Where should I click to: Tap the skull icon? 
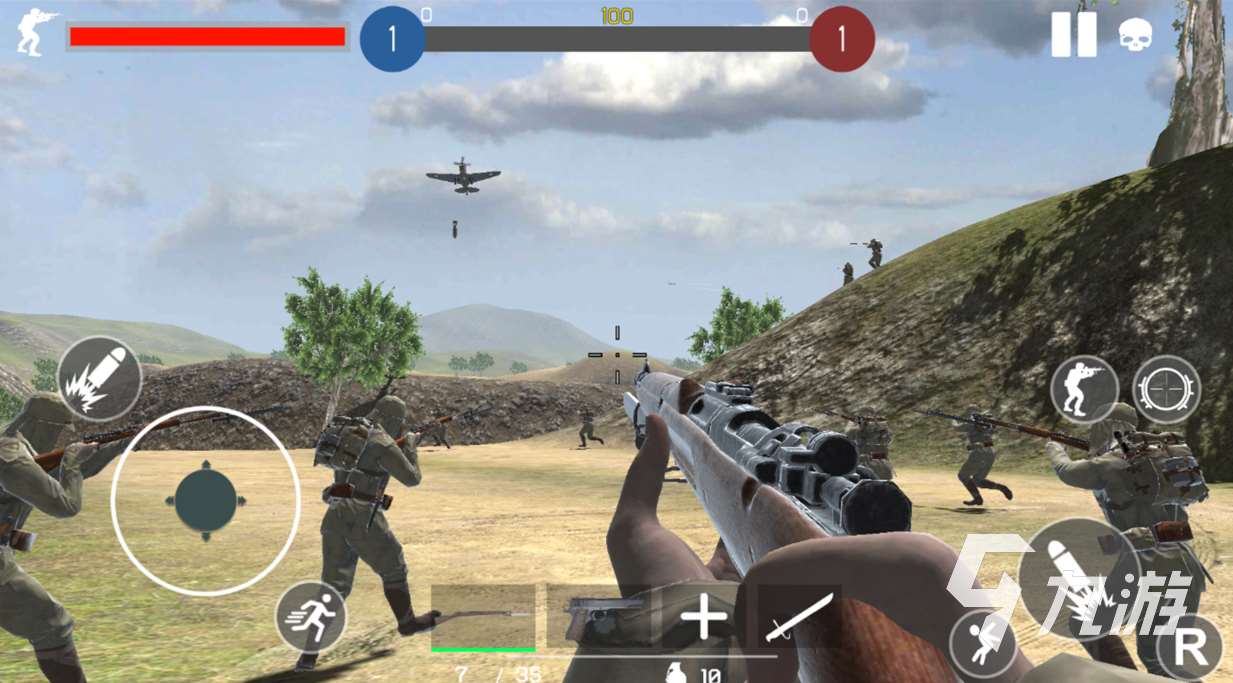pos(1136,36)
